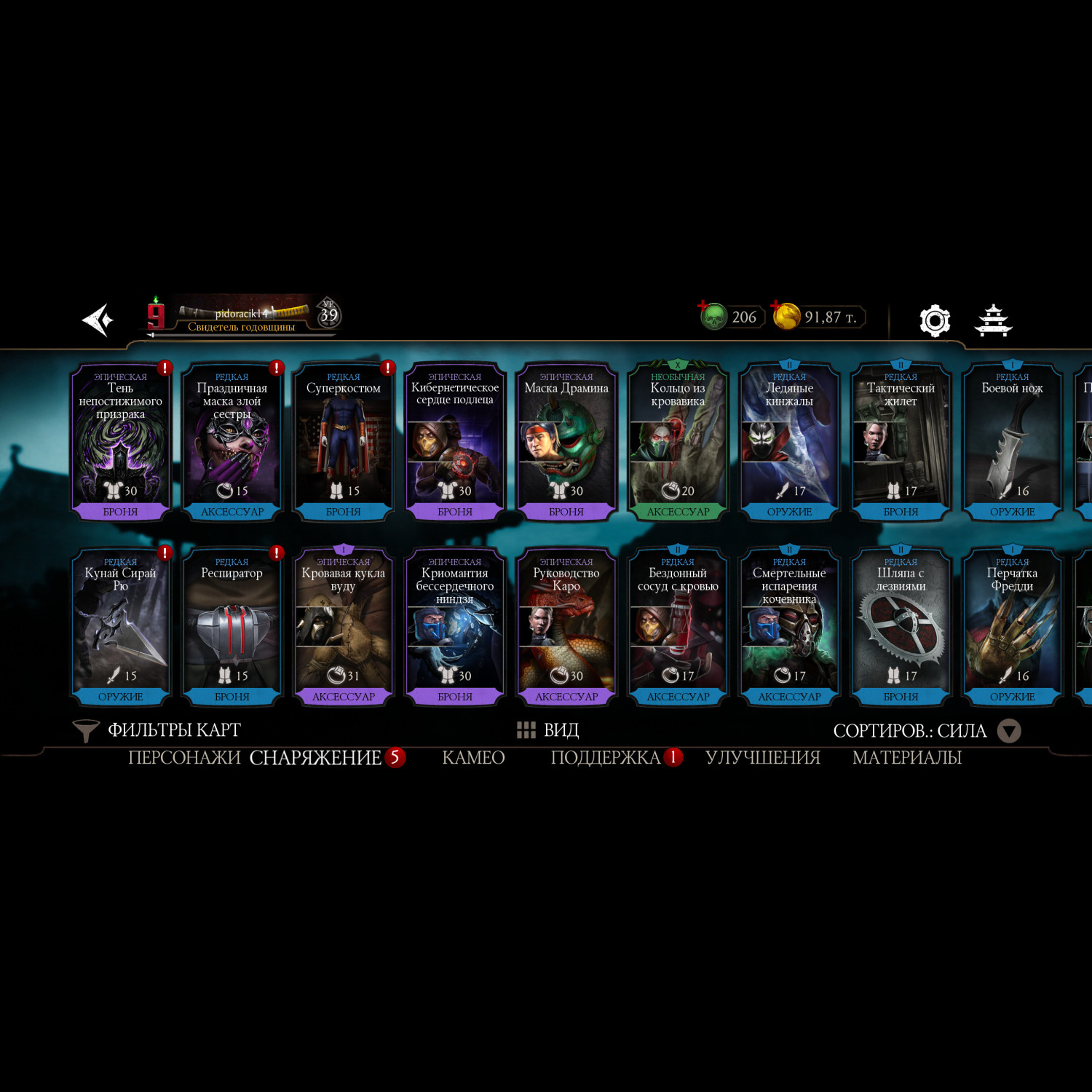Screen dimensions: 1092x1092
Task: Switch to the Камео tab
Action: (473, 758)
